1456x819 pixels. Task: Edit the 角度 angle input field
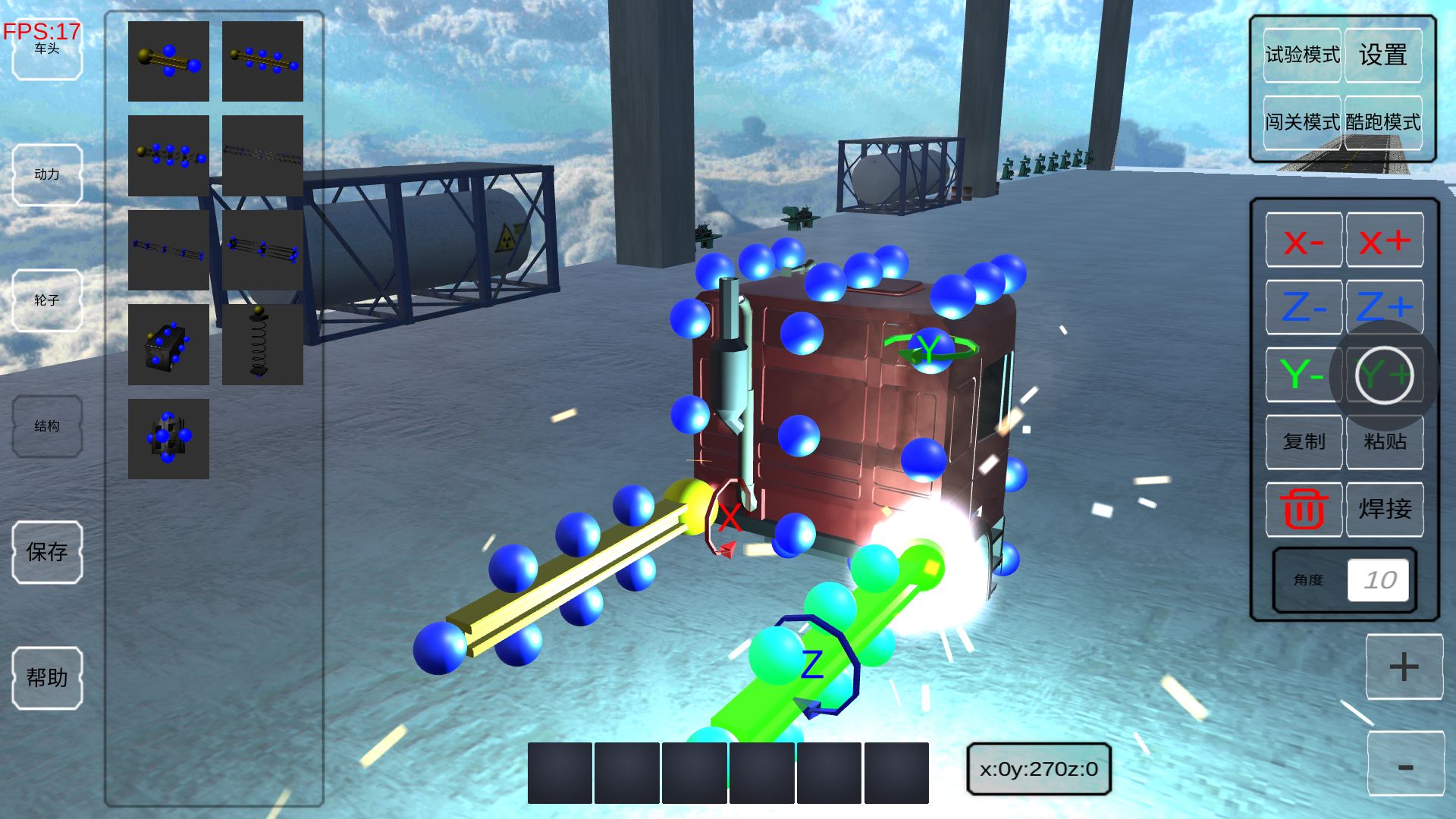click(1378, 580)
